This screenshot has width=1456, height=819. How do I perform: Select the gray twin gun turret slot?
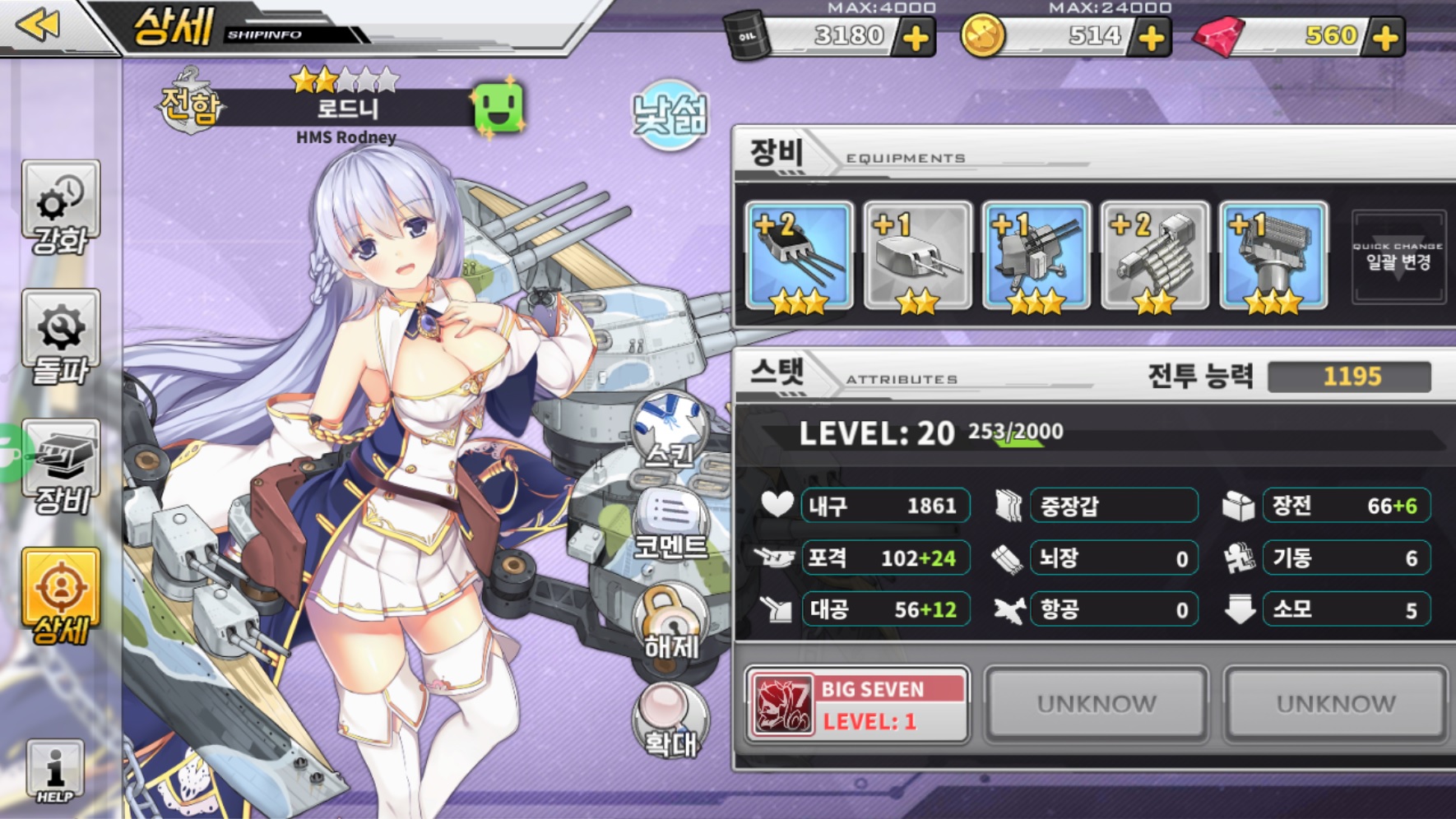[x=917, y=257]
